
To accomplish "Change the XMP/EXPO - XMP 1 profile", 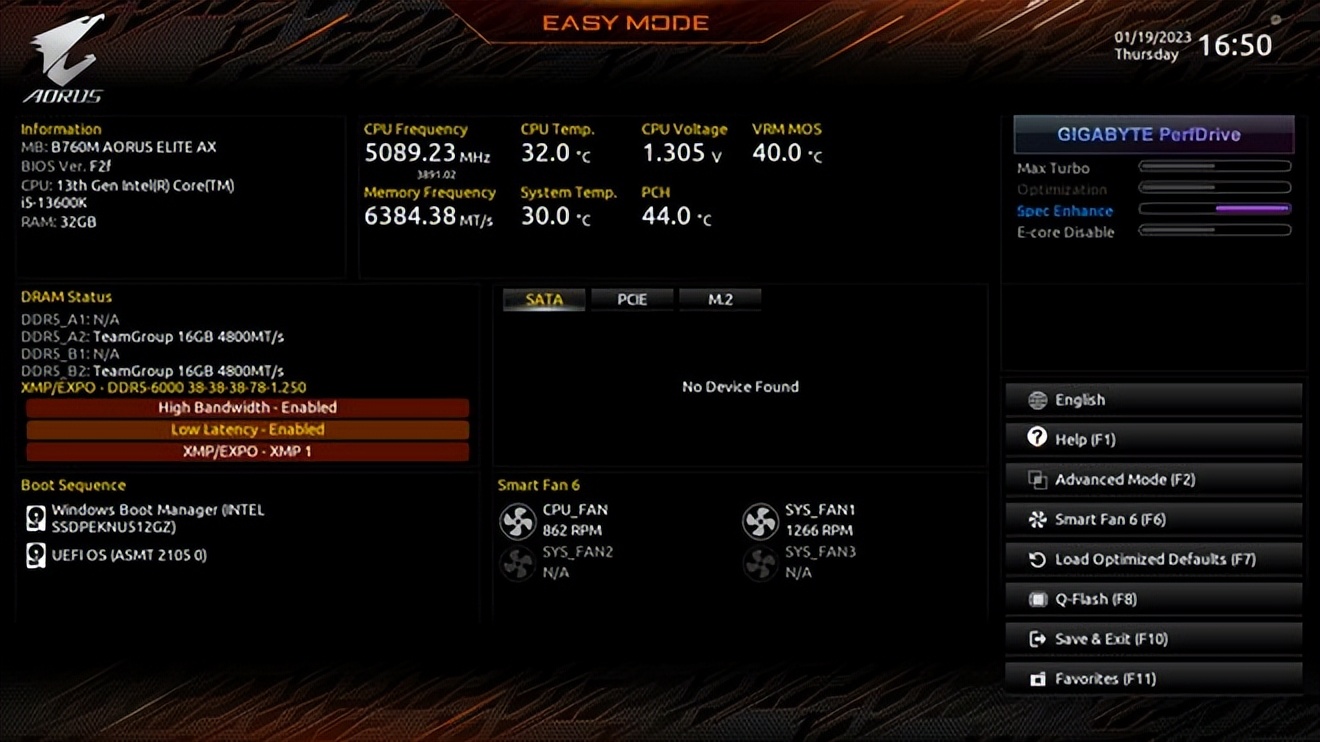I will point(247,451).
